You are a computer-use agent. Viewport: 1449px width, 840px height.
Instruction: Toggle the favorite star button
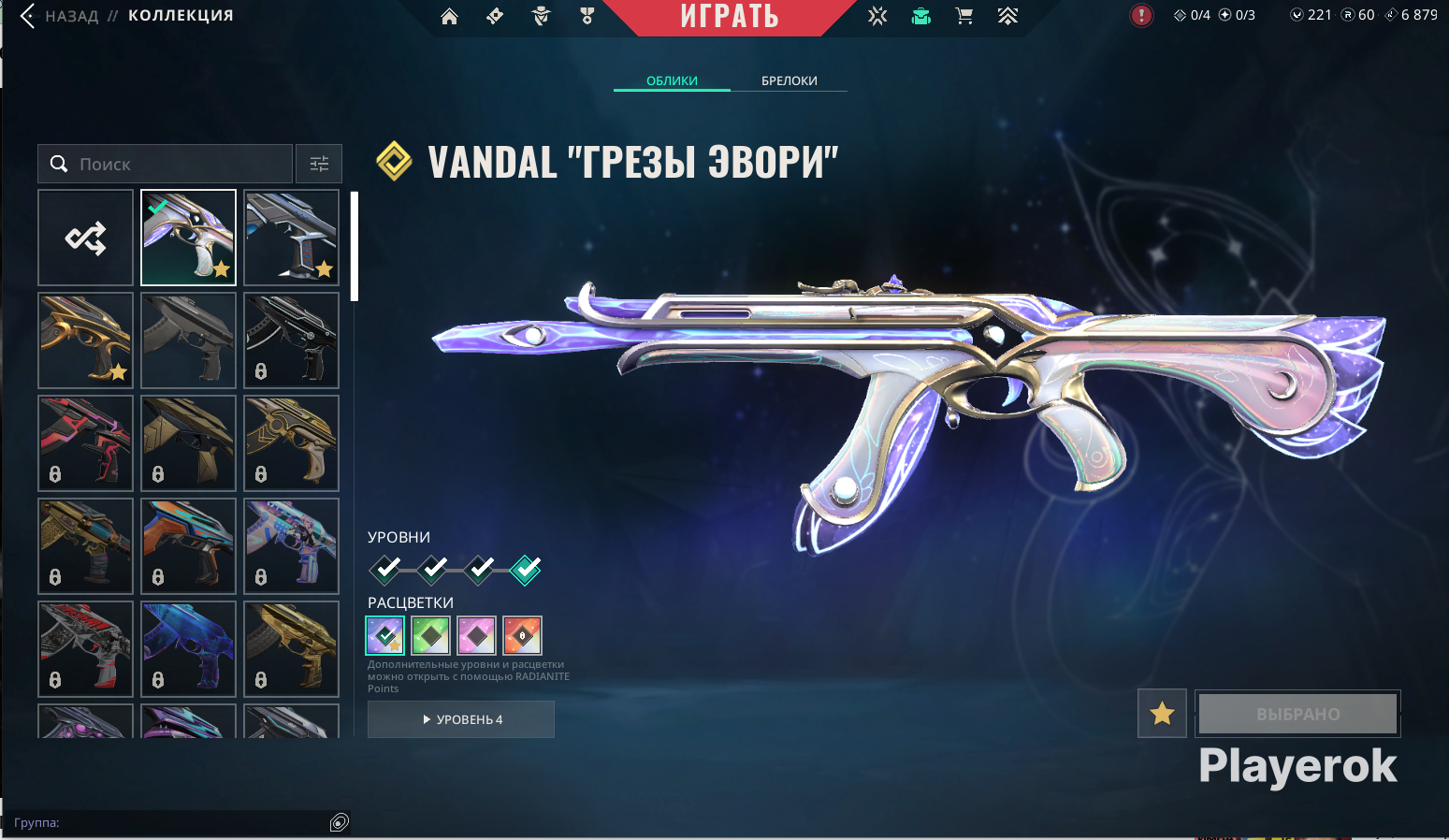pyautogui.click(x=1162, y=714)
